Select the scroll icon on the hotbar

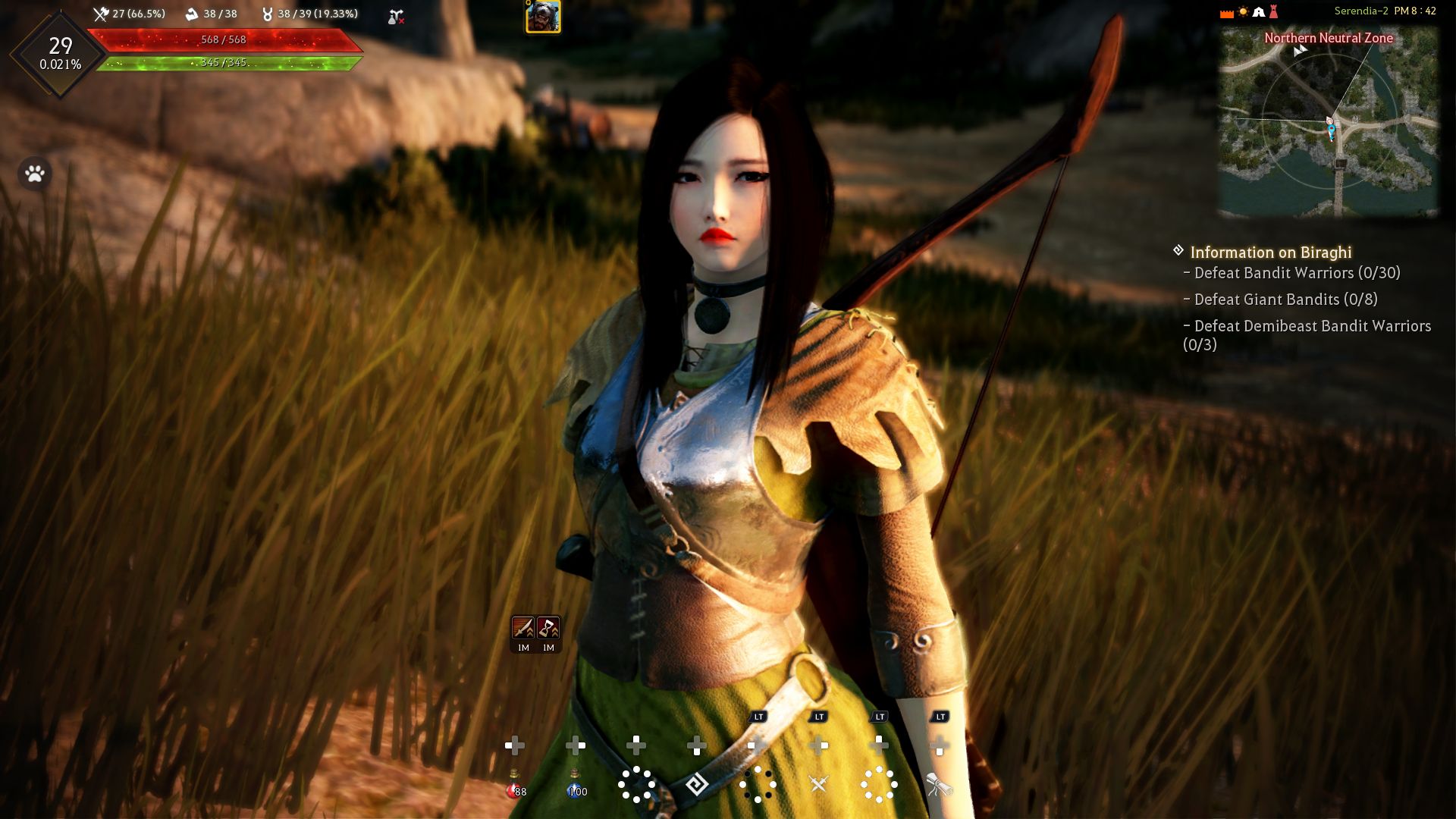pyautogui.click(x=938, y=785)
